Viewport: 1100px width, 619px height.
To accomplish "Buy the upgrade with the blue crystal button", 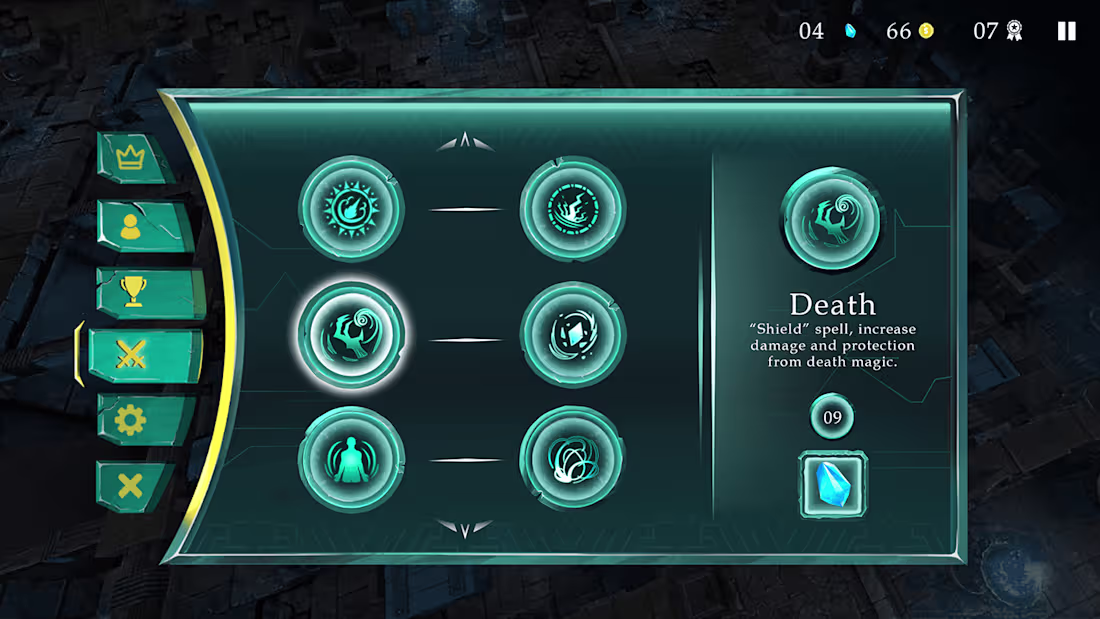I will click(x=833, y=484).
